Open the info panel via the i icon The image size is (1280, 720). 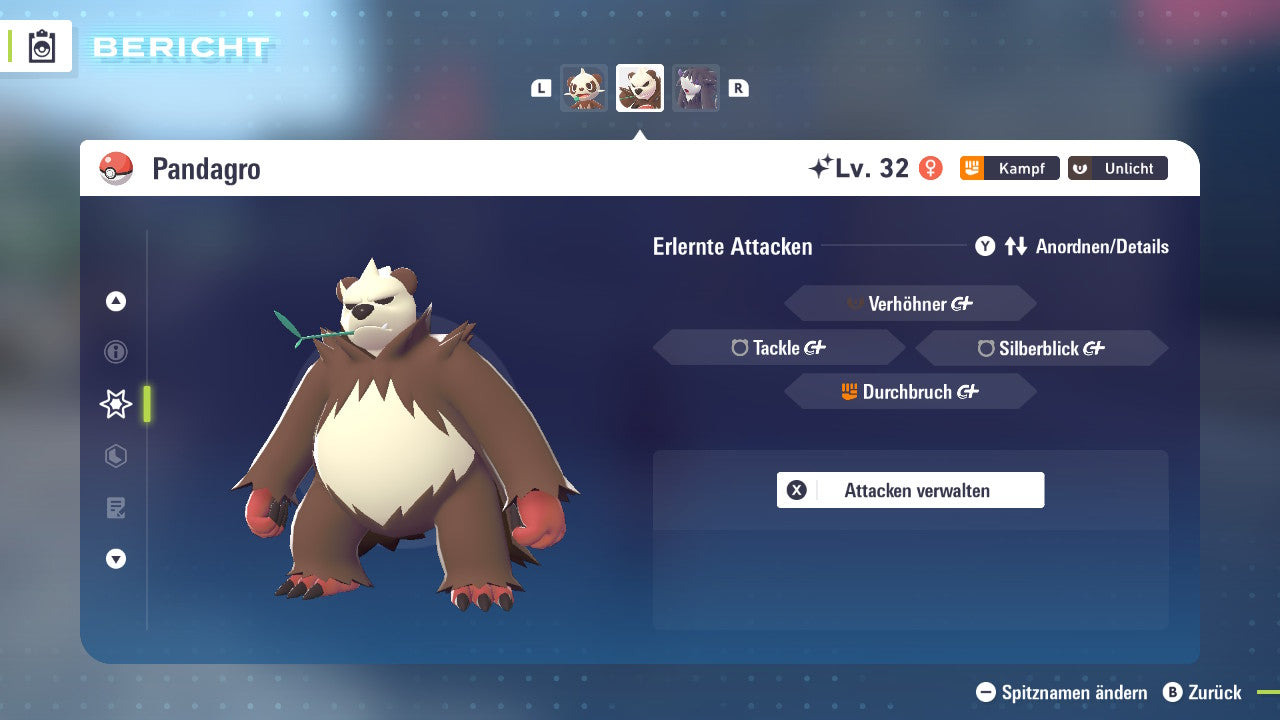point(115,352)
